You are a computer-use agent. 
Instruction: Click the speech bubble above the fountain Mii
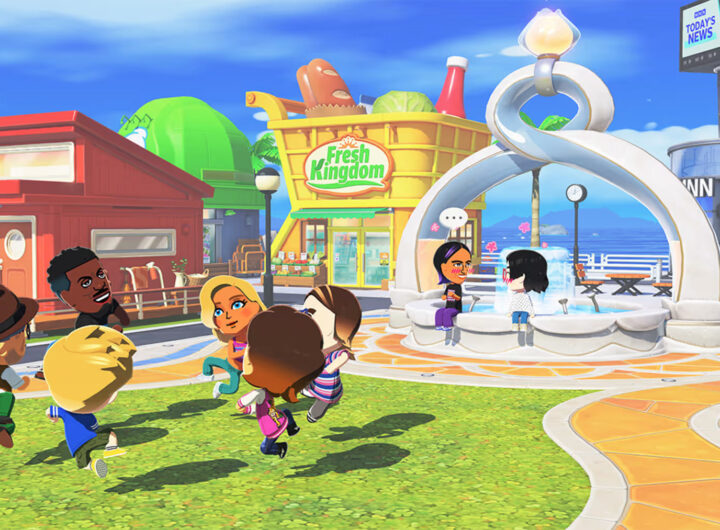coord(453,218)
